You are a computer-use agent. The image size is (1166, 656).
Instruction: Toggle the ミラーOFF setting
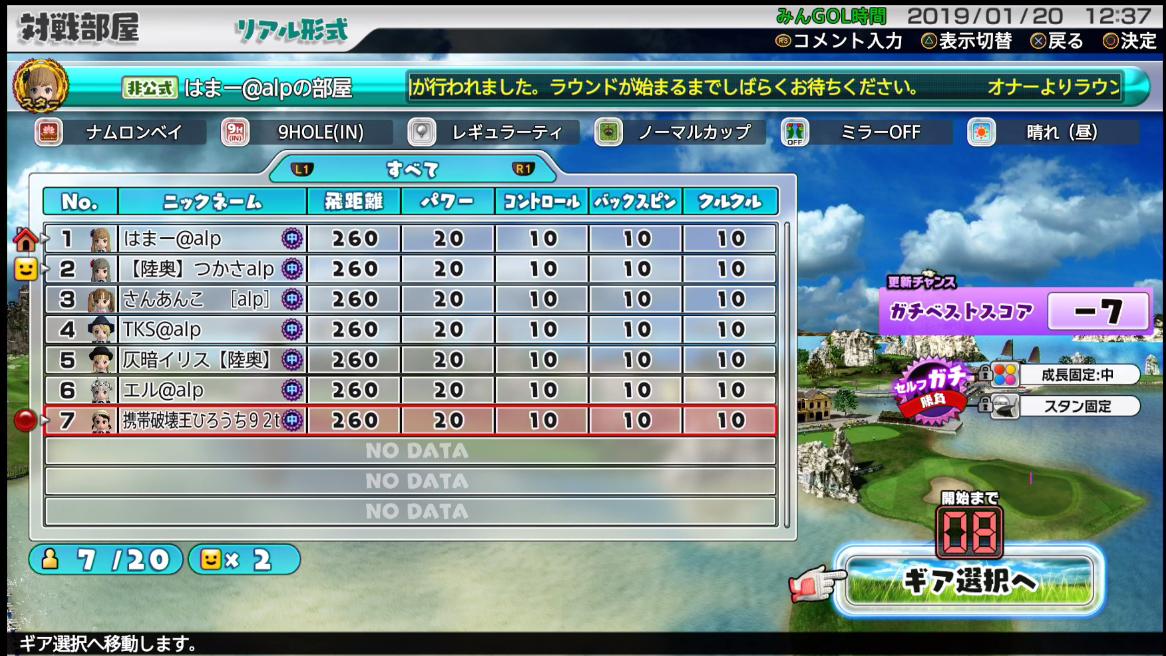coord(866,132)
